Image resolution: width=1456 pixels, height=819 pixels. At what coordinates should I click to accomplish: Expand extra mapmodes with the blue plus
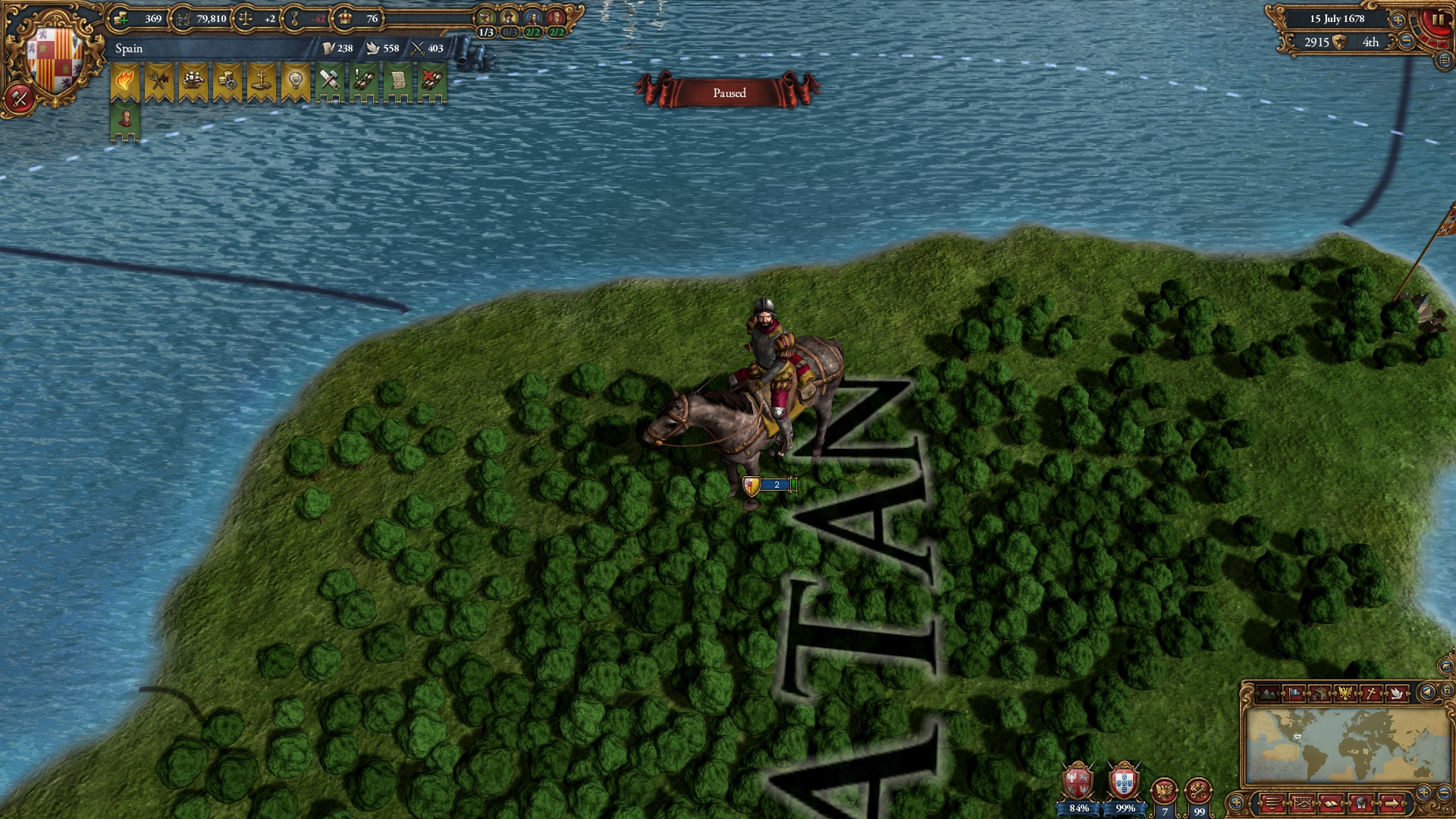click(x=1237, y=802)
